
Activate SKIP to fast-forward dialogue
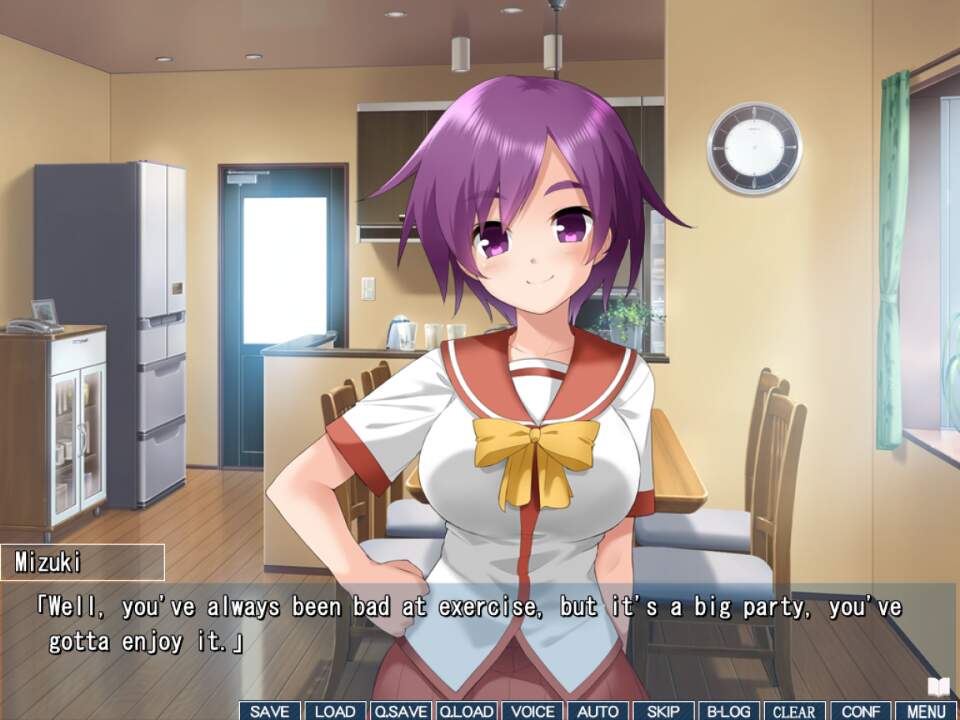tap(663, 711)
